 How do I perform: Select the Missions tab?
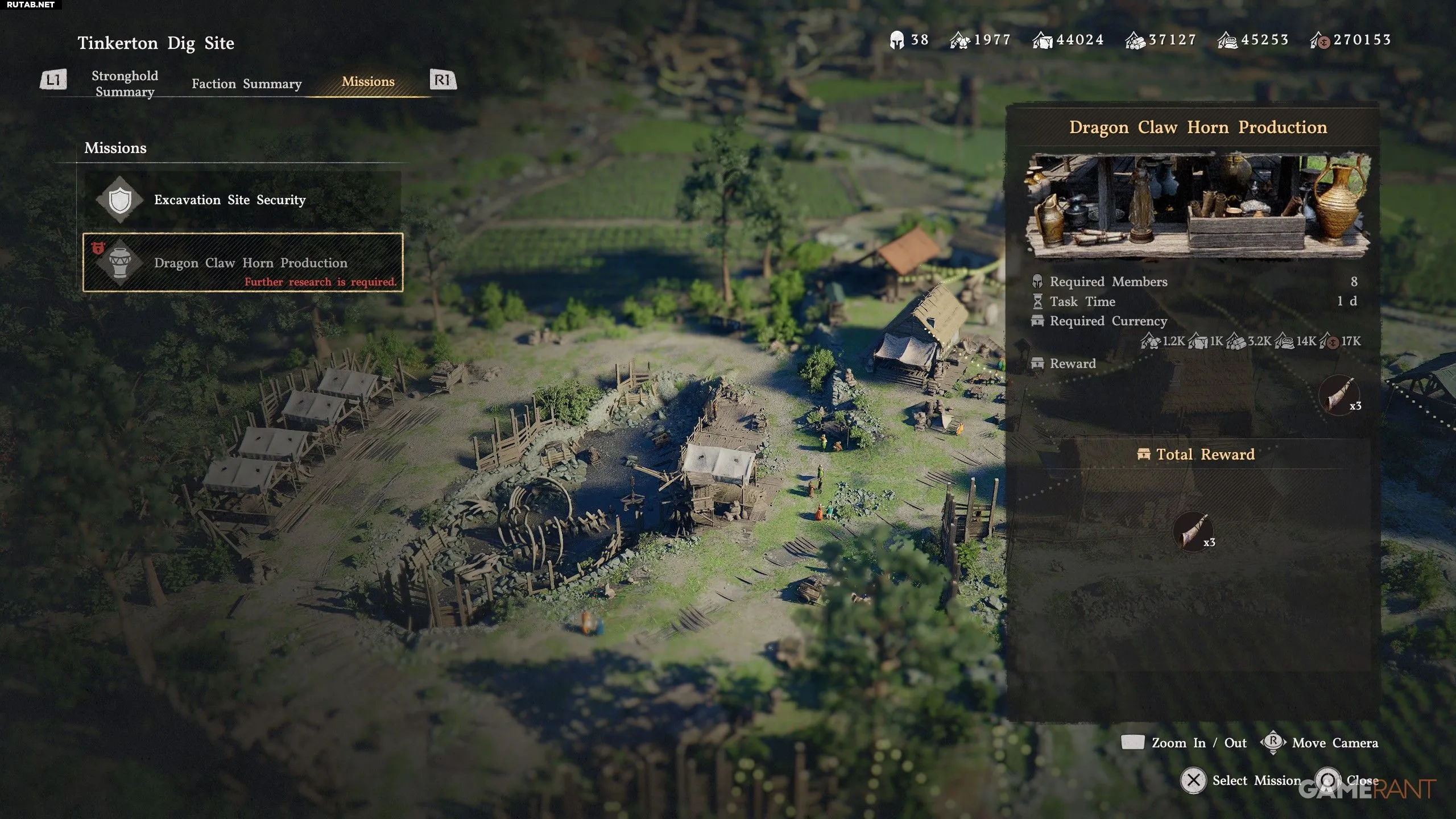point(368,82)
